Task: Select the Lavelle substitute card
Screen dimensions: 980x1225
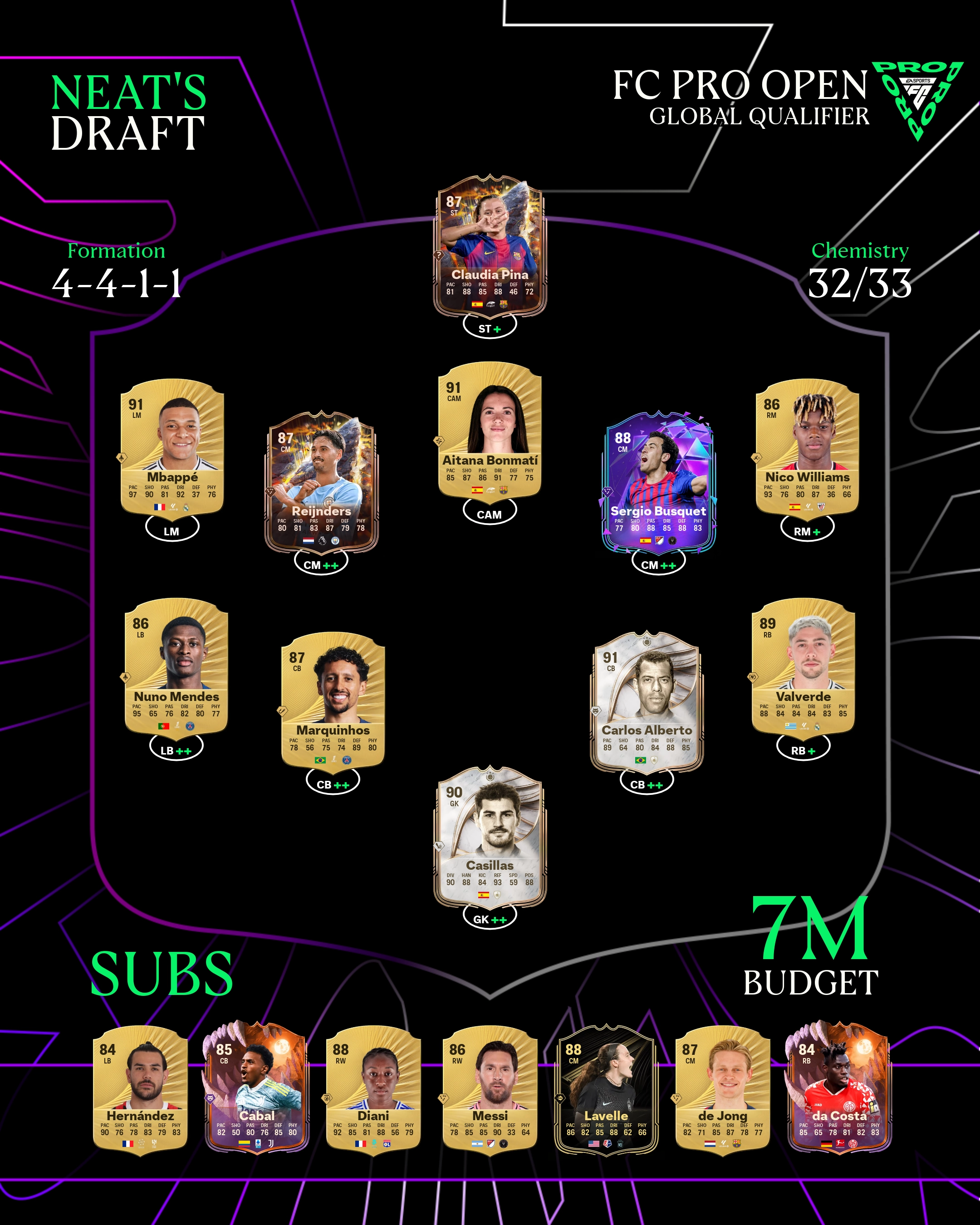Action: click(x=606, y=1090)
